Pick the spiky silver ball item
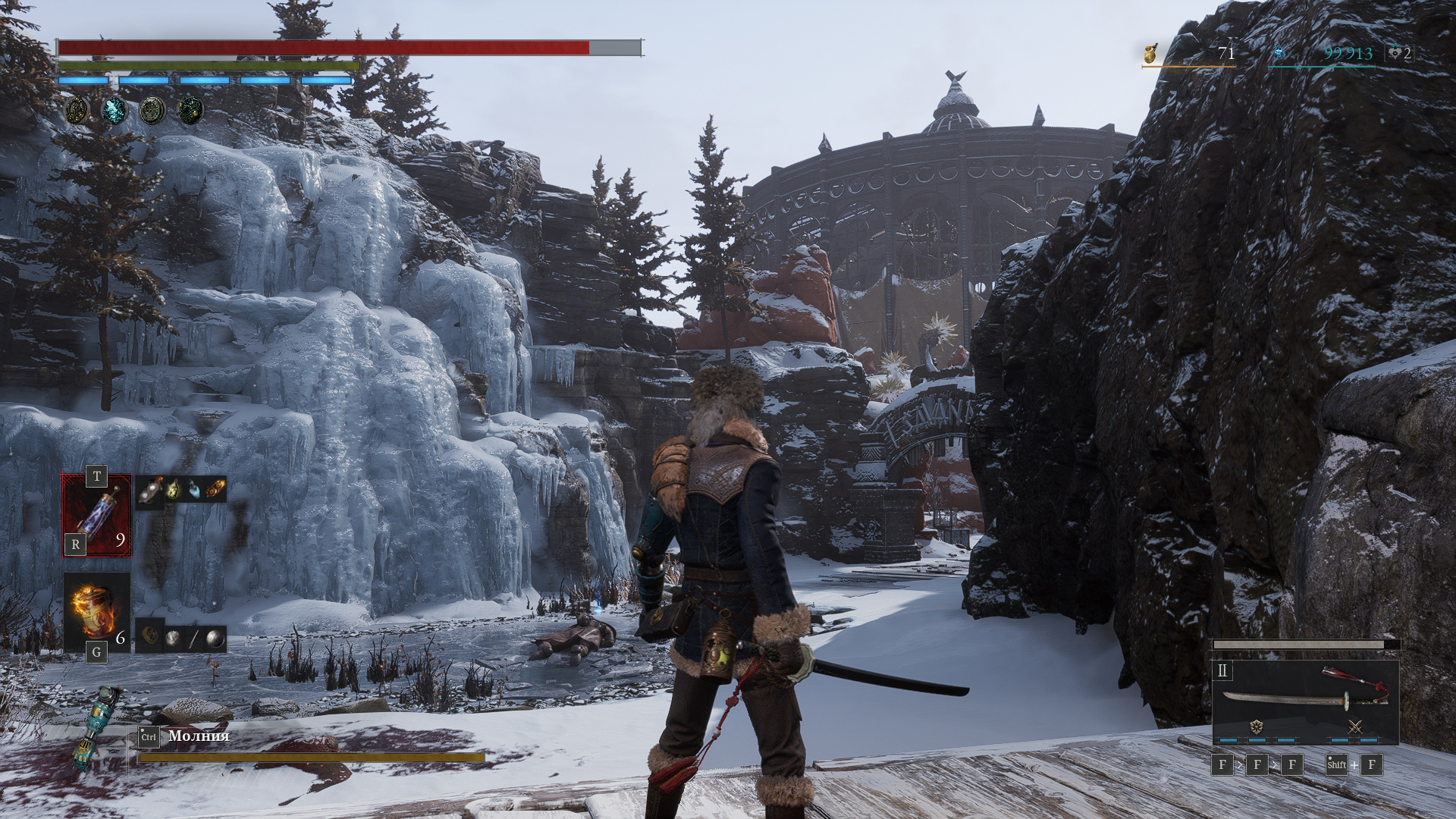This screenshot has width=1456, height=819. click(173, 638)
